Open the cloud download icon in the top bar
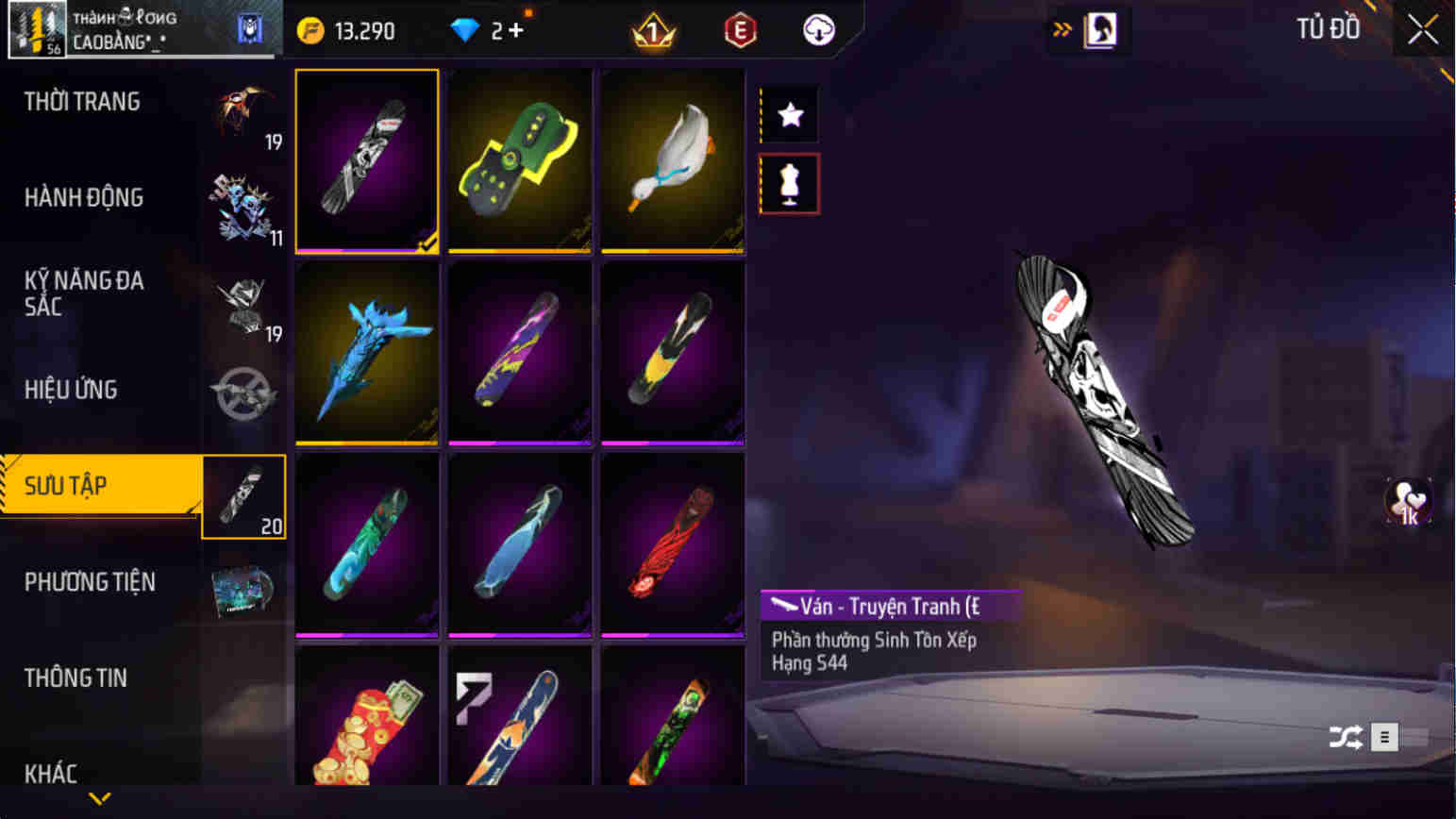 pyautogui.click(x=816, y=29)
